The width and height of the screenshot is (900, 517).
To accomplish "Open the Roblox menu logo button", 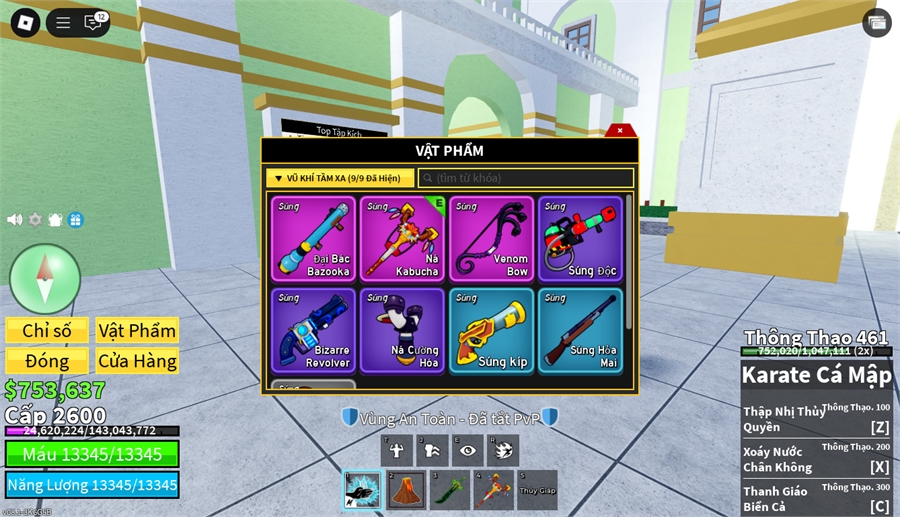I will (x=25, y=22).
